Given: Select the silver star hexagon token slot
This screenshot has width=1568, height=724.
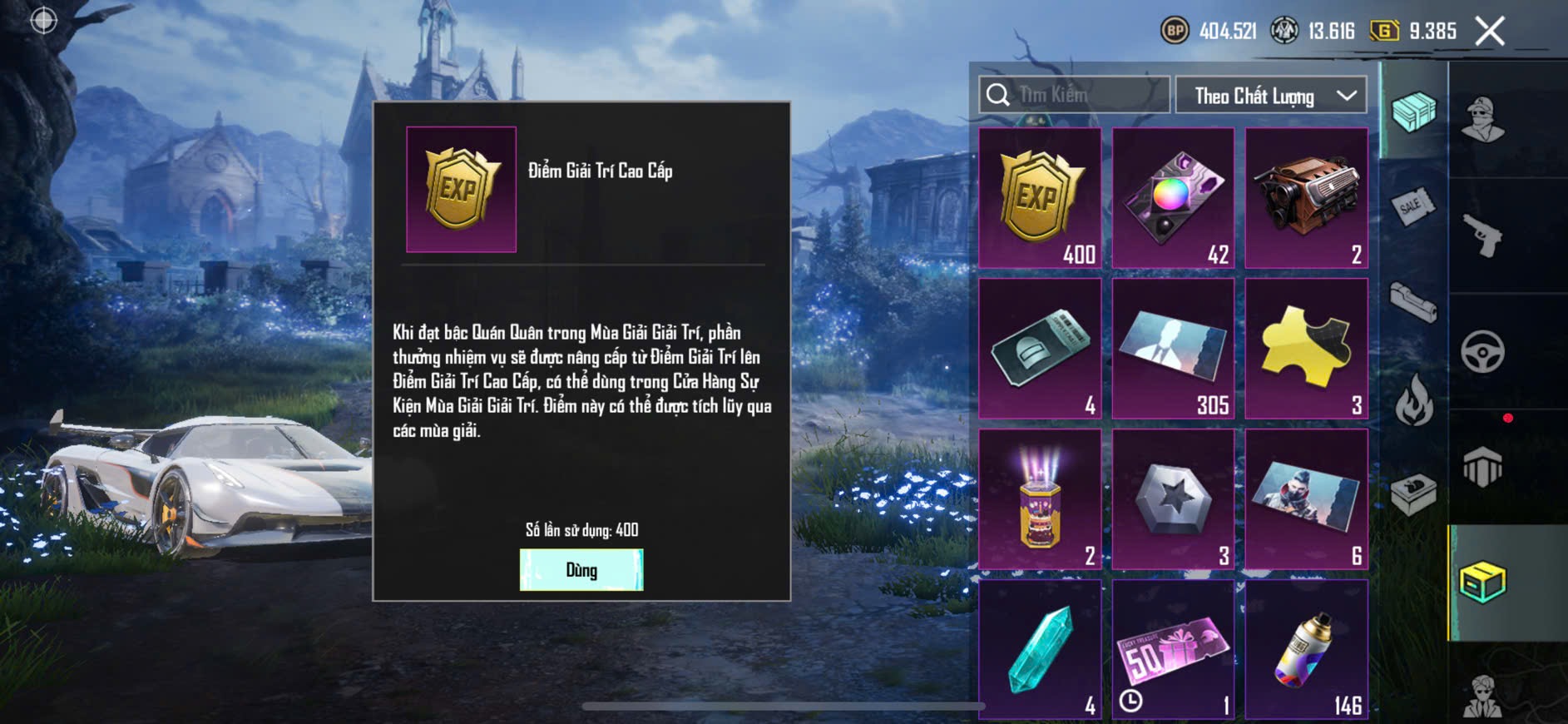Looking at the screenshot, I should tap(1173, 499).
